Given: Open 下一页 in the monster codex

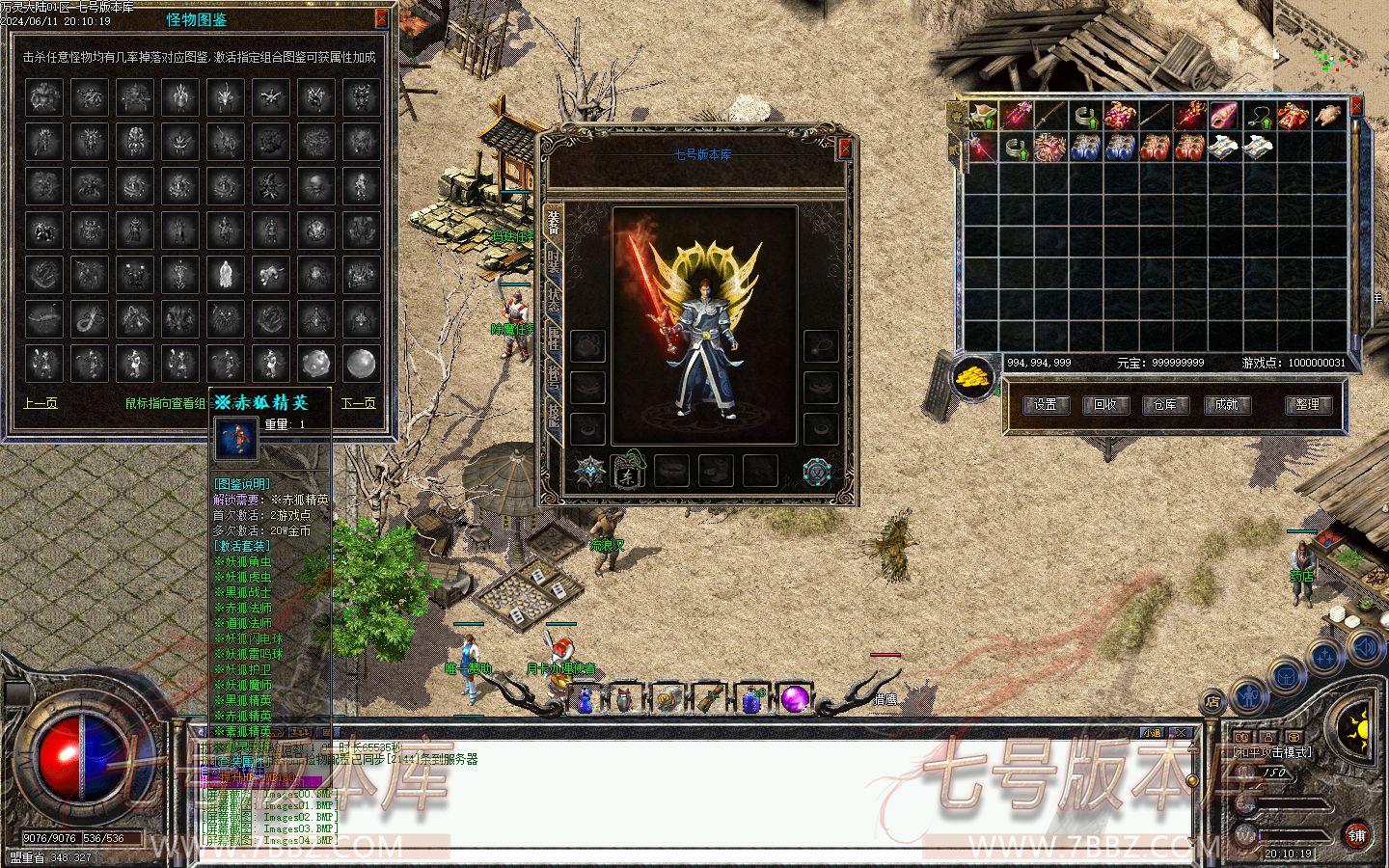Looking at the screenshot, I should tap(358, 403).
